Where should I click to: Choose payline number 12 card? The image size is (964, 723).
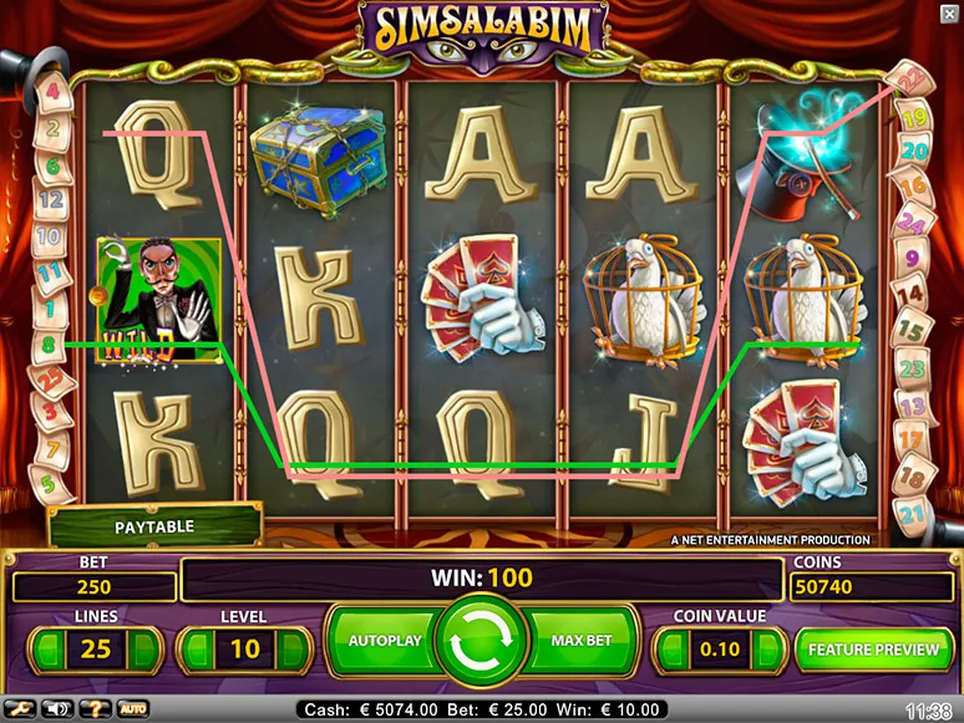(x=51, y=200)
